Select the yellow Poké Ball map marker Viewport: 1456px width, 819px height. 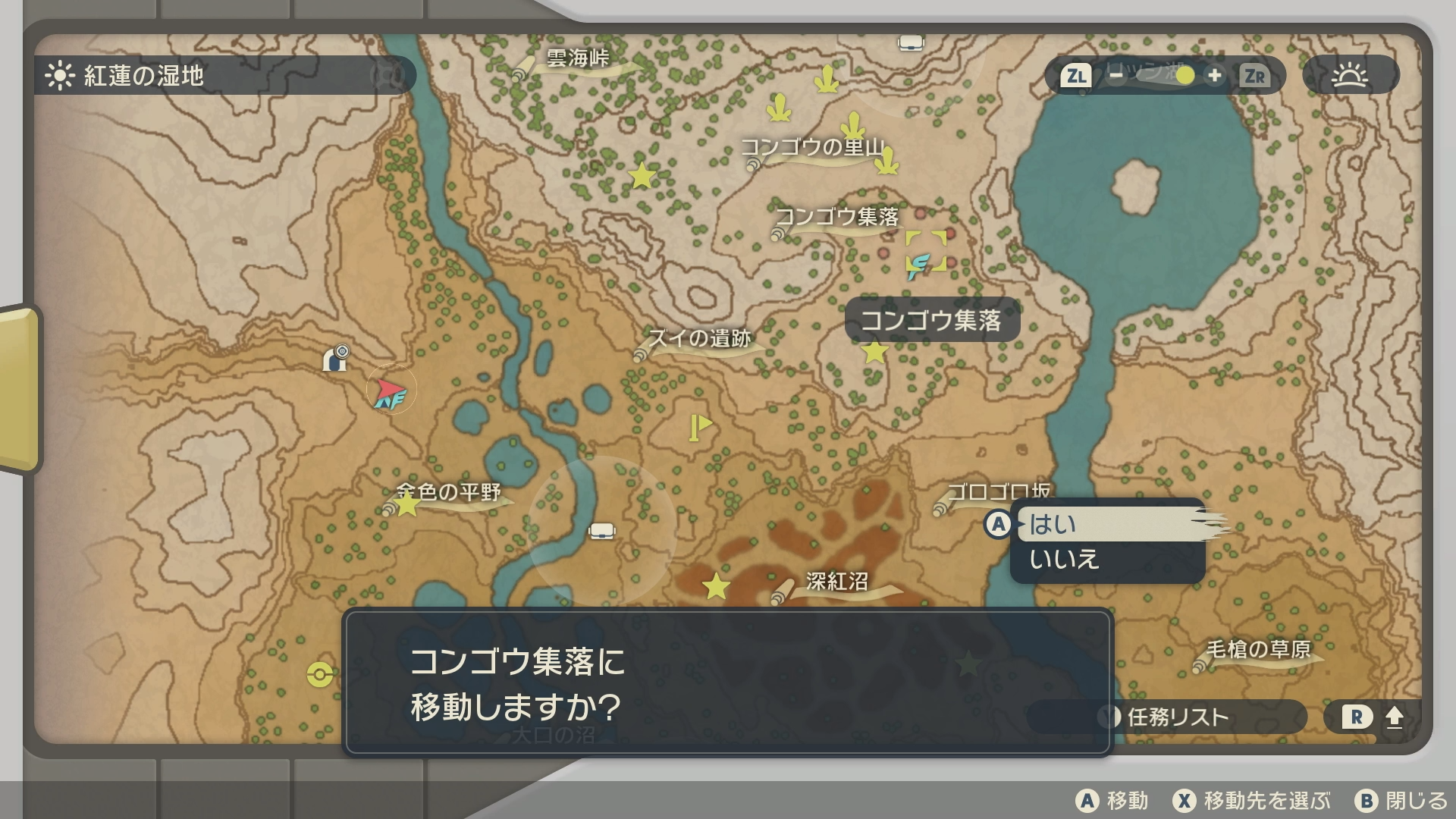(320, 674)
